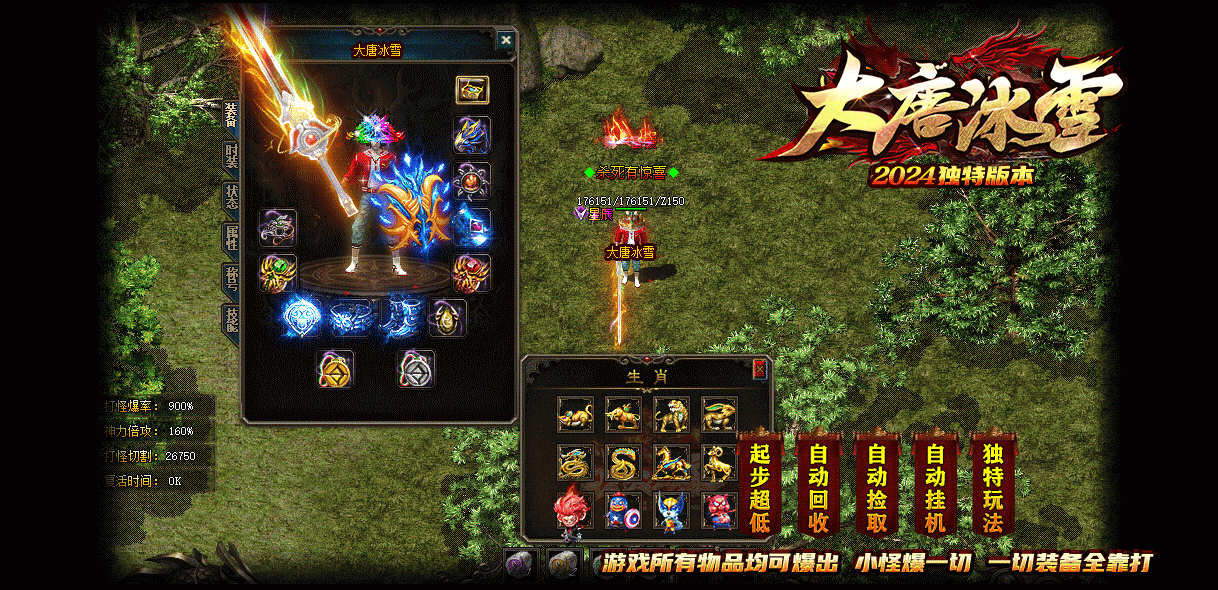Open the 状态 status tab
The height and width of the screenshot is (590, 1218).
[231, 195]
